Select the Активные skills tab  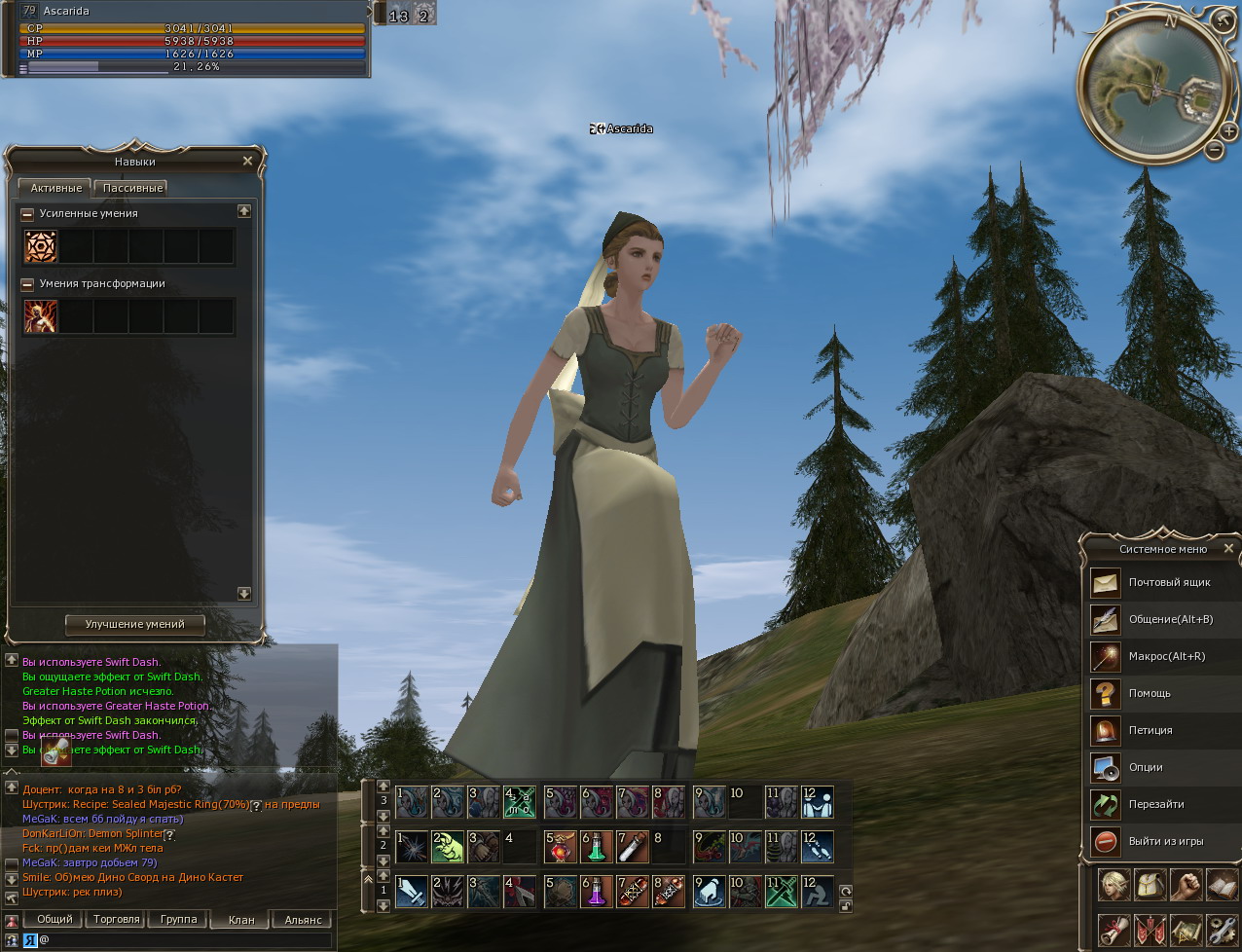click(55, 188)
